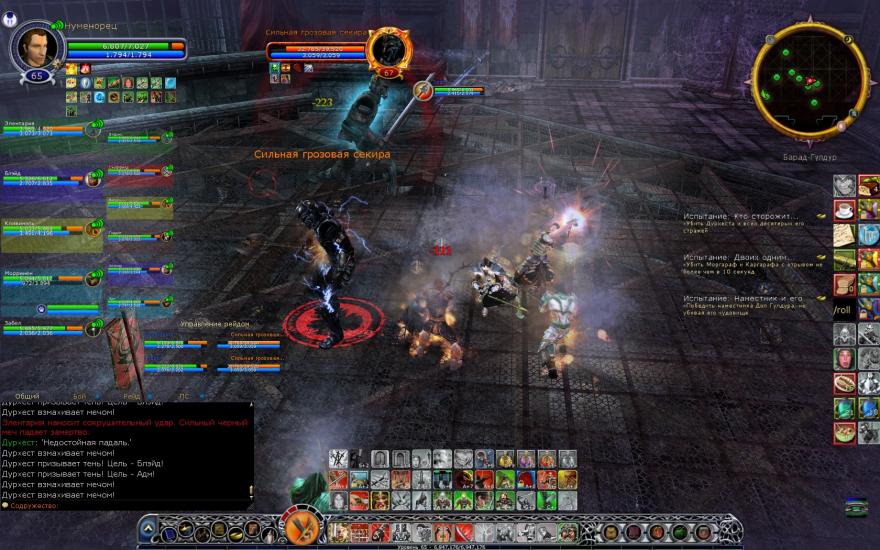Select fellowship member Блэйд's frame
Viewport: 880px width, 550px height.
coord(45,180)
